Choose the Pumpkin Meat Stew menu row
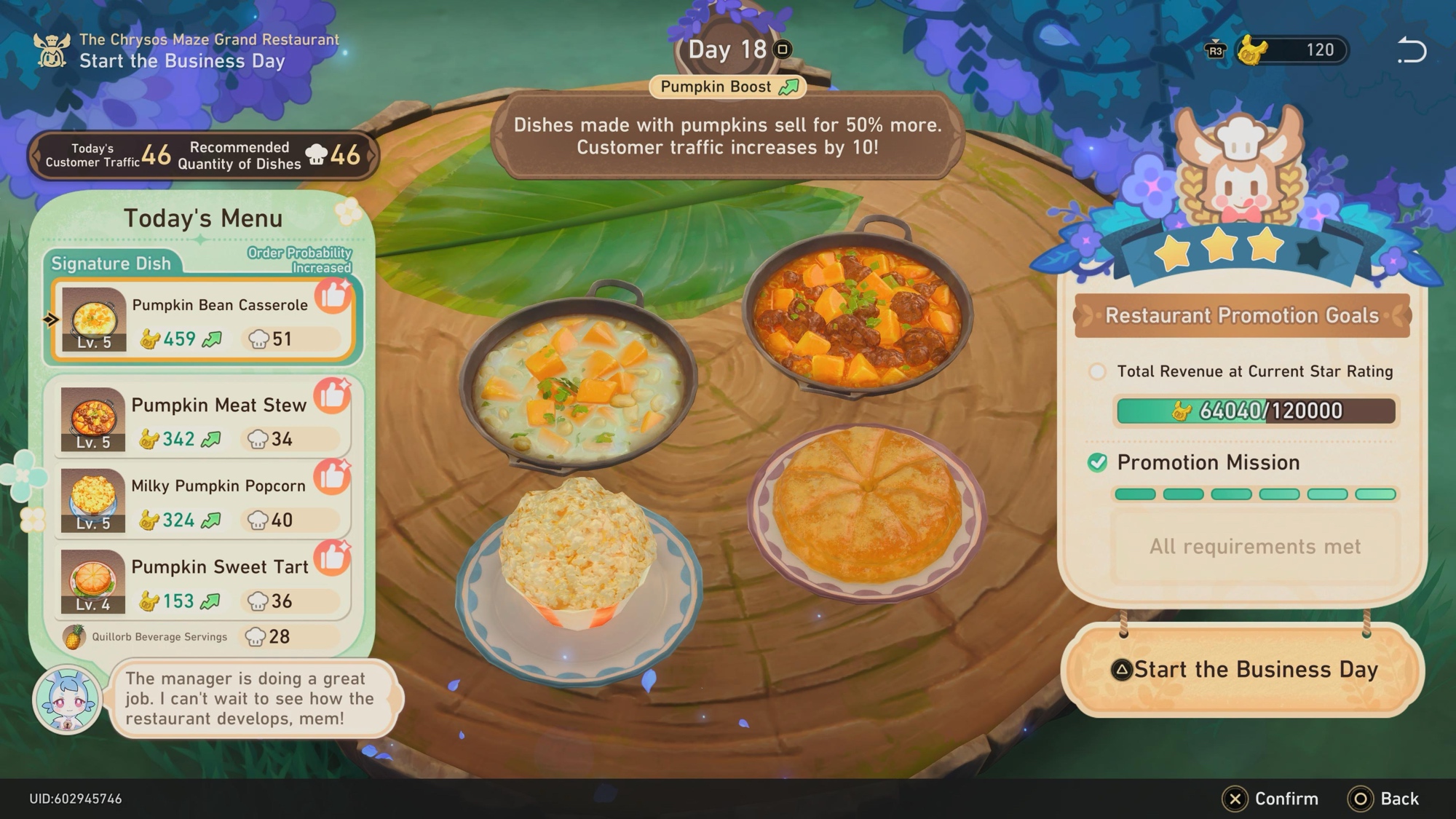The height and width of the screenshot is (819, 1456). tap(202, 420)
